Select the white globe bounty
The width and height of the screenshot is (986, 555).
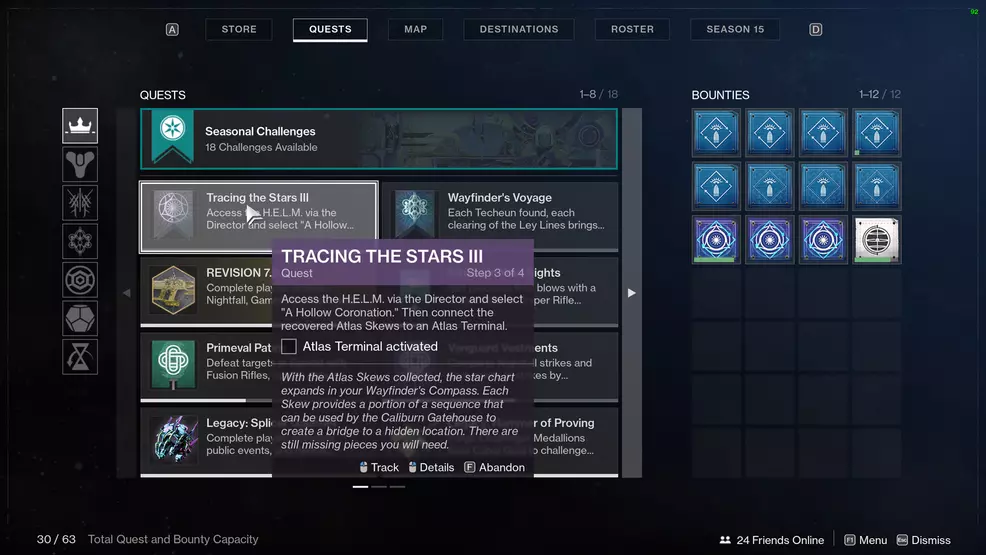876,240
